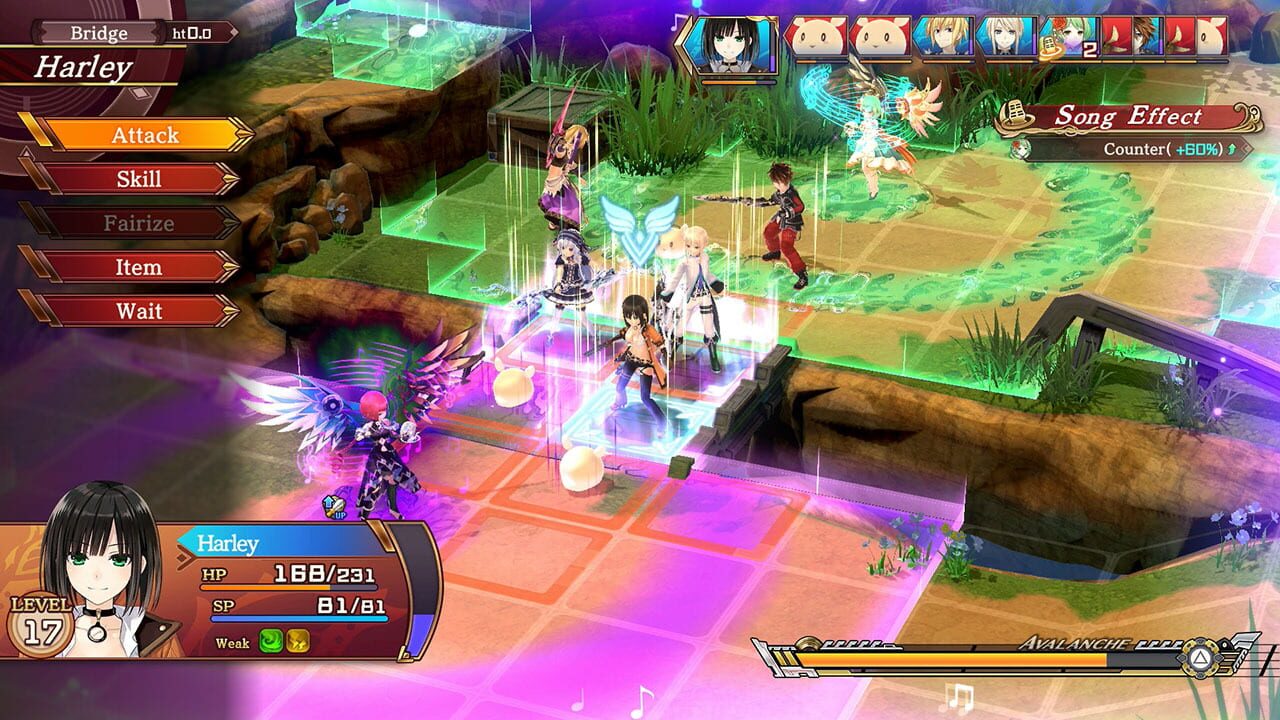Click the pink music note at screen bottom
The width and height of the screenshot is (1280, 720).
(641, 700)
